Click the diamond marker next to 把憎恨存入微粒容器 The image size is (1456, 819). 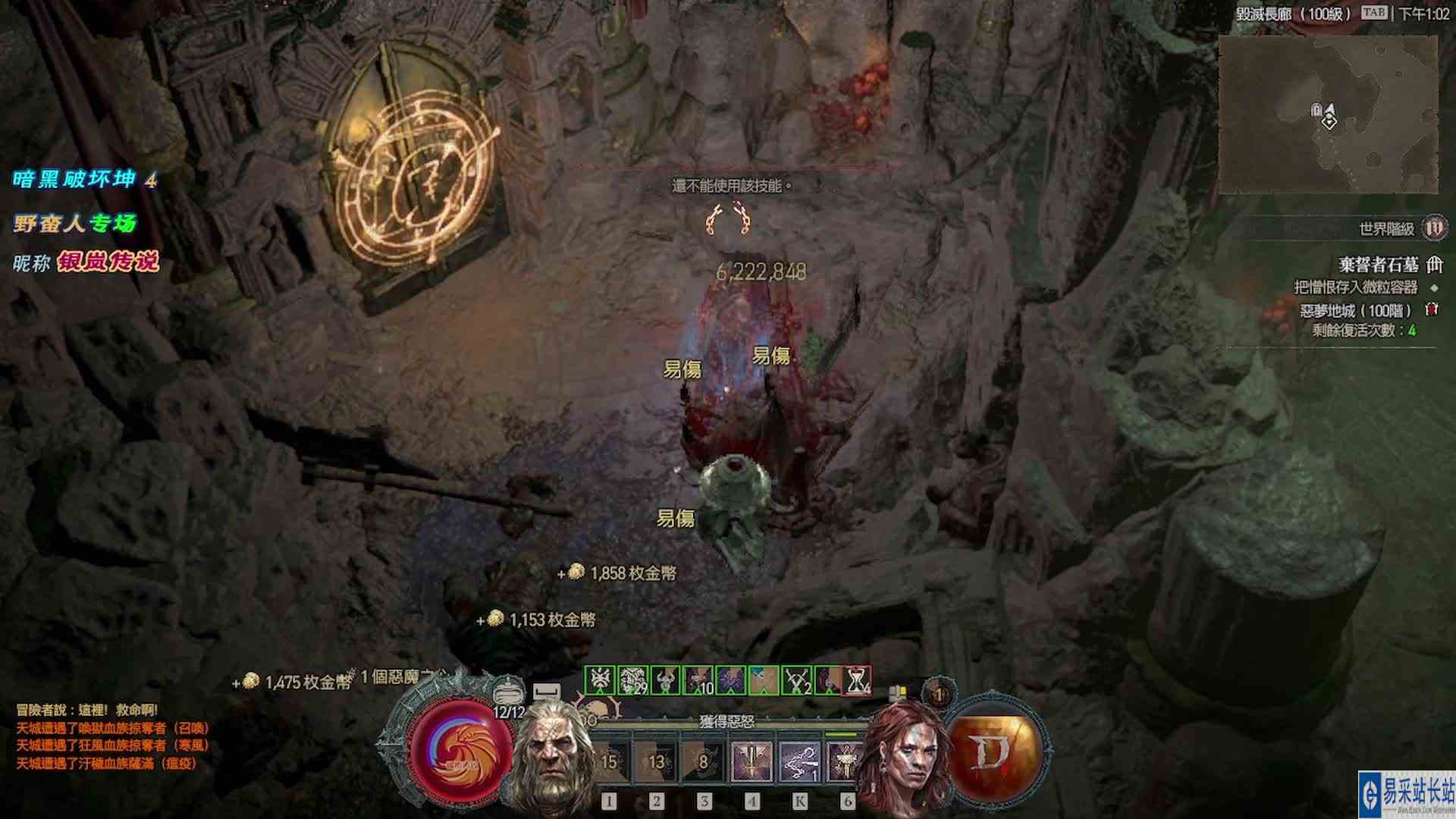[x=1435, y=289]
